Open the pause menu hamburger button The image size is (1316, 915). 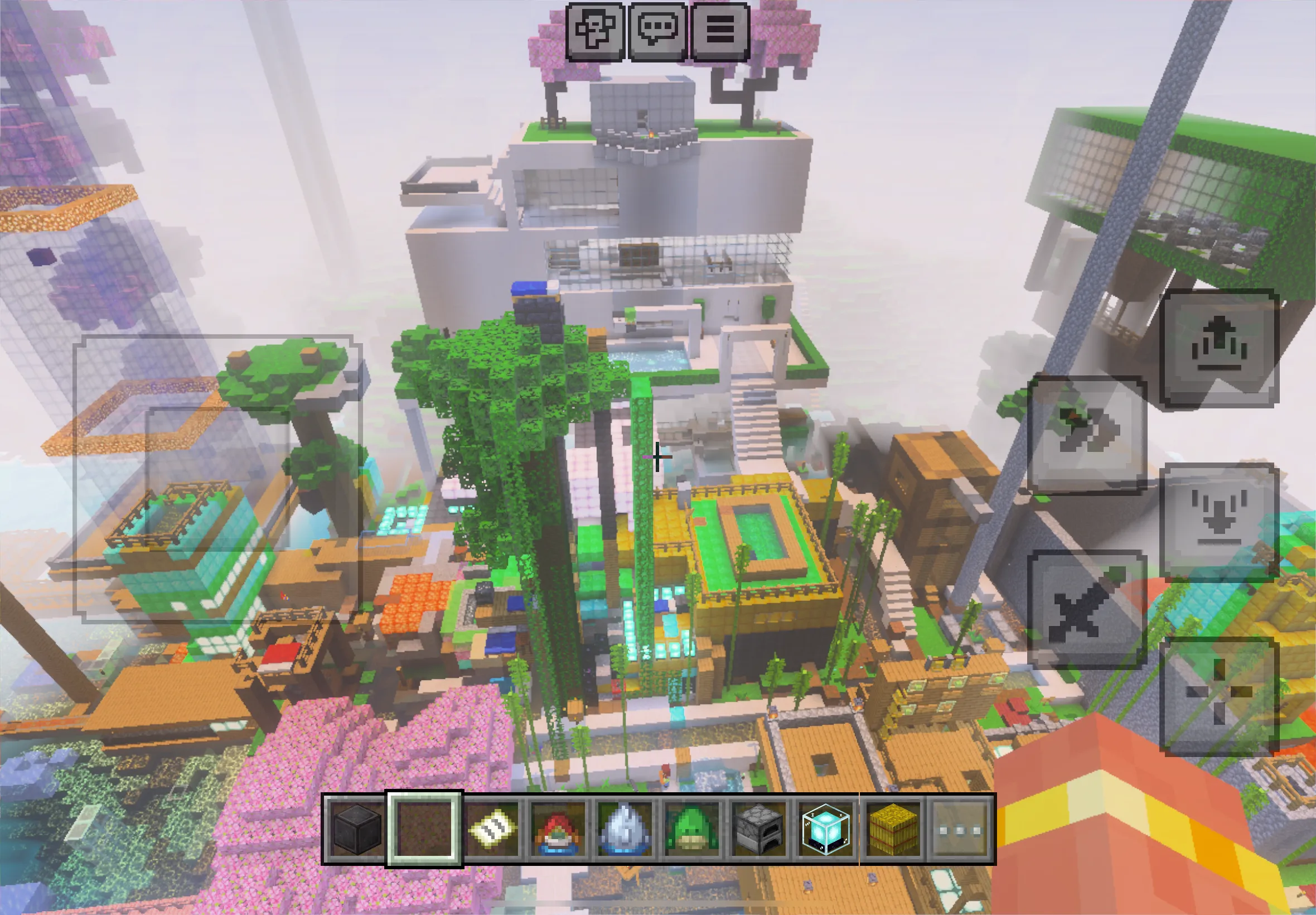coord(720,32)
